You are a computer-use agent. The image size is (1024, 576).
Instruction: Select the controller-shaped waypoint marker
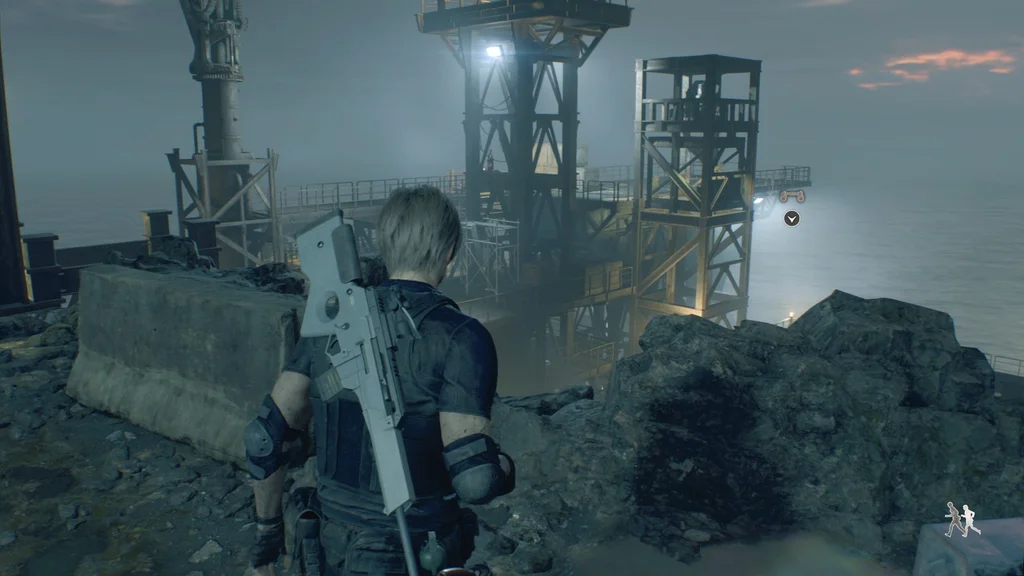[792, 196]
